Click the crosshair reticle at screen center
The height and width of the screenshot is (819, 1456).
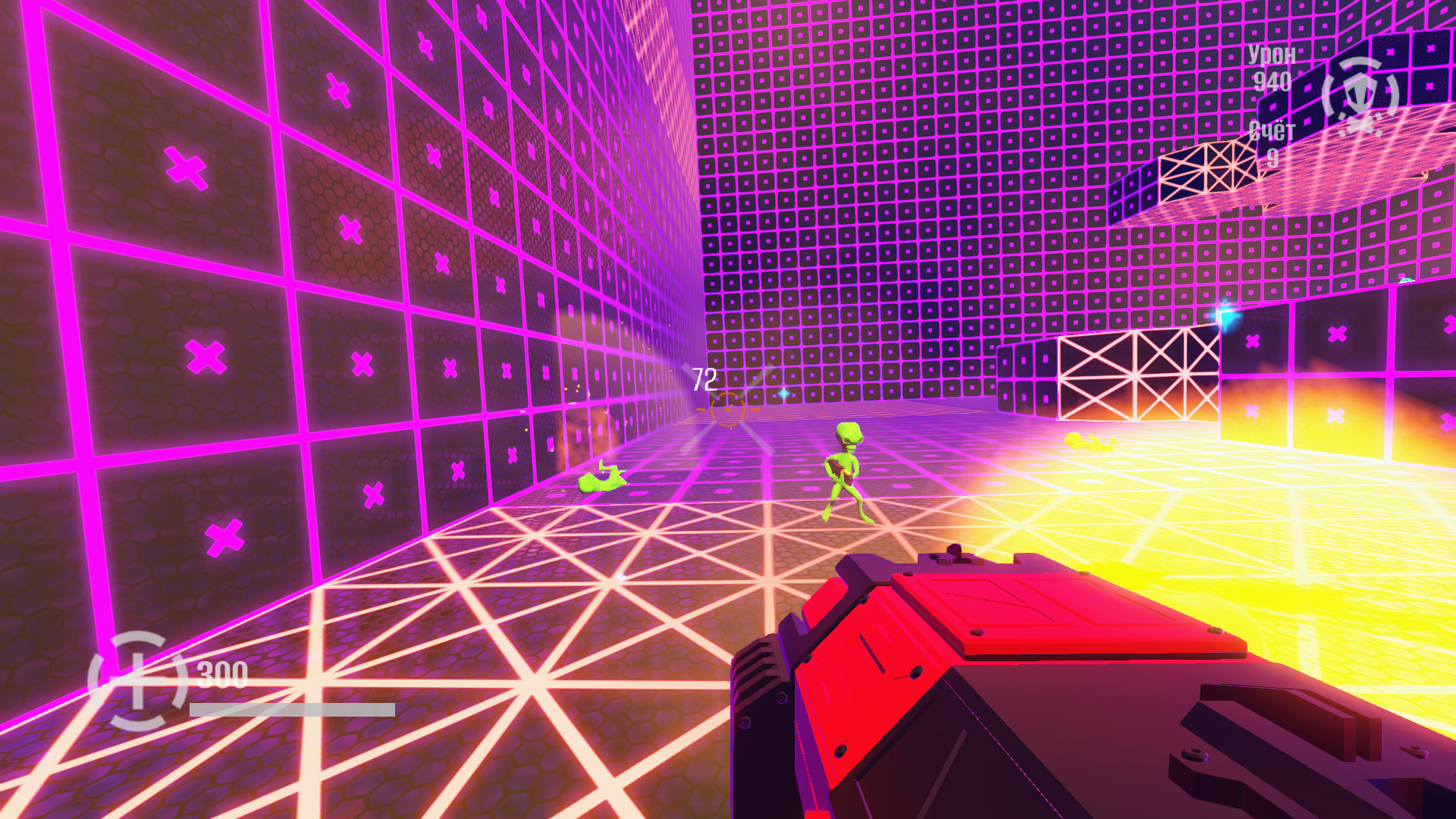coord(728,409)
